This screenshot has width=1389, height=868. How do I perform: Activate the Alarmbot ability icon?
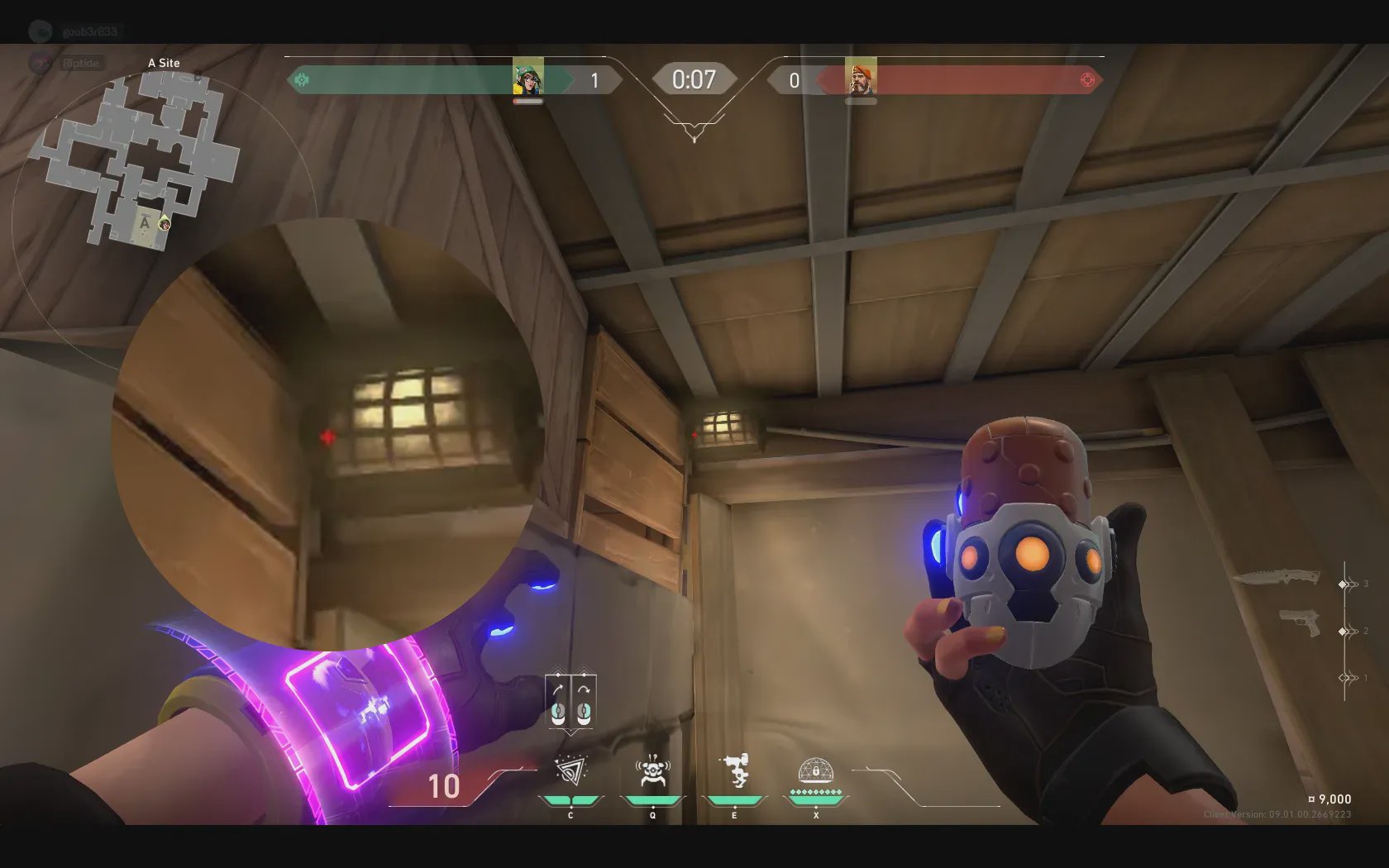click(x=652, y=772)
